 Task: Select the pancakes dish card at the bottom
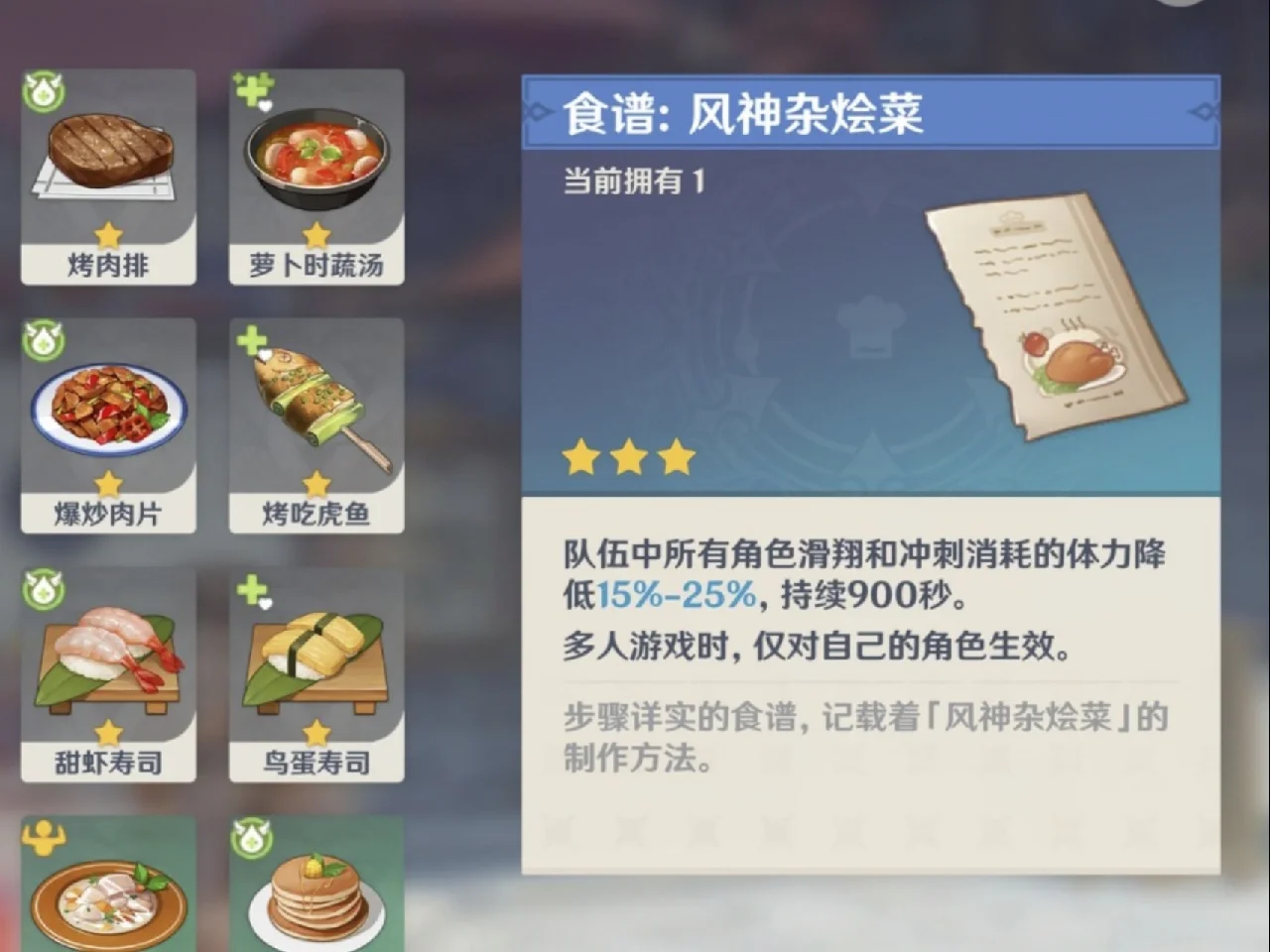click(316, 892)
